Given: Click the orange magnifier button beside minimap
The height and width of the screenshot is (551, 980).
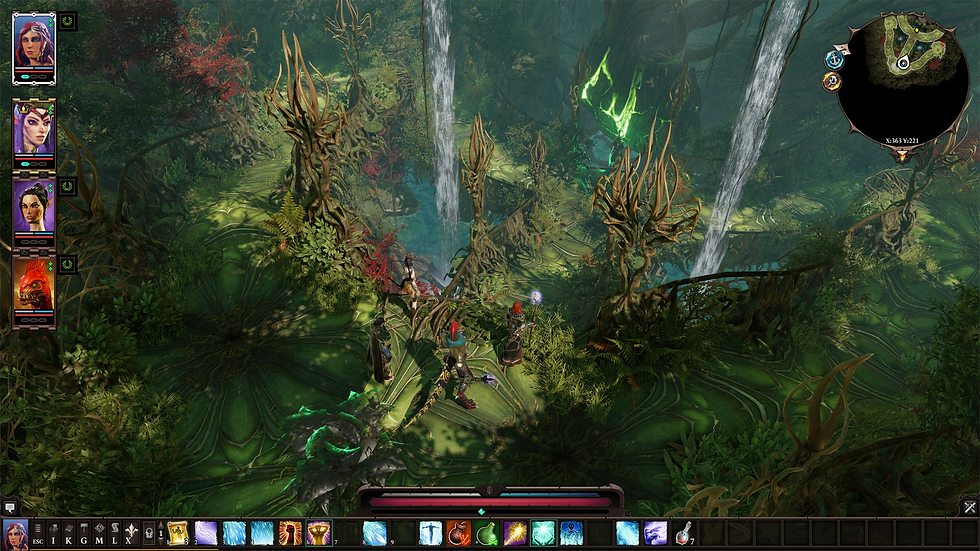Looking at the screenshot, I should pyautogui.click(x=831, y=82).
